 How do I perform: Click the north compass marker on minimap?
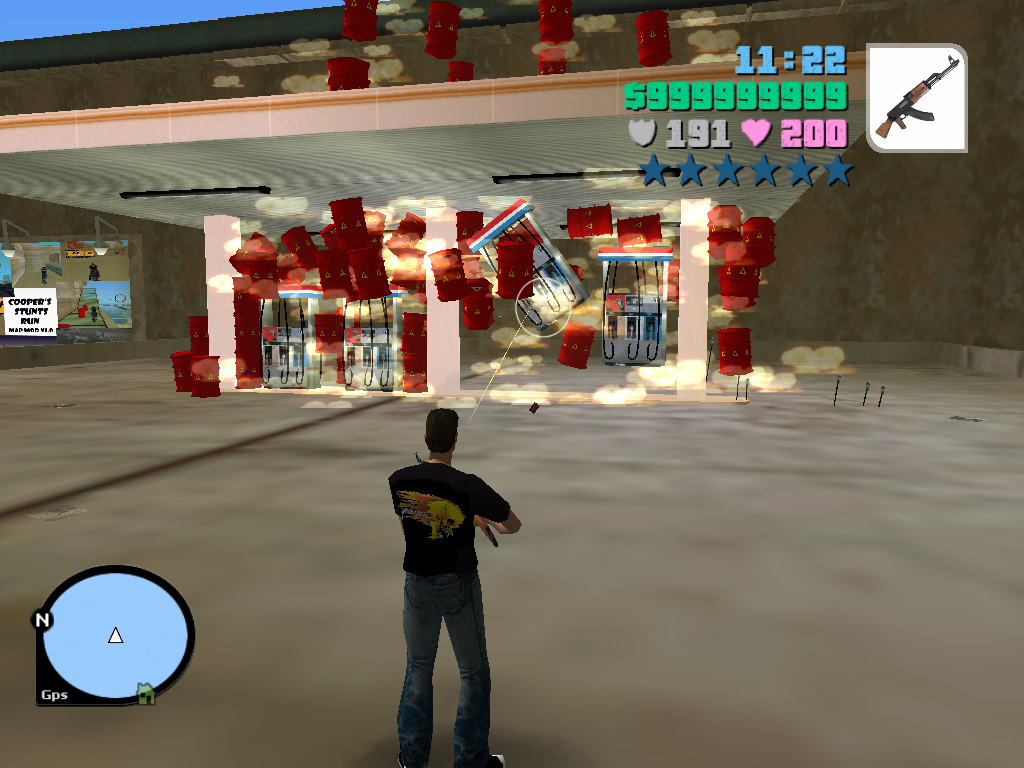[43, 620]
